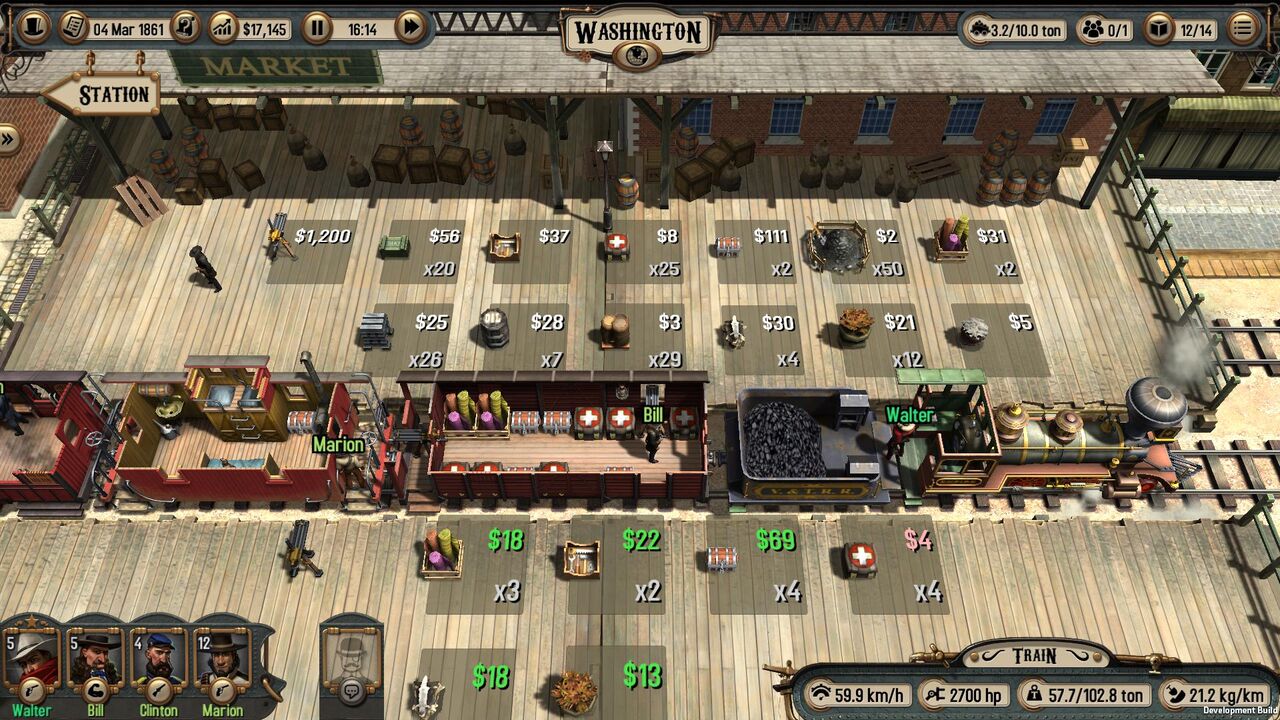Show the finance chart next to money
This screenshot has width=1280, height=720.
(x=224, y=27)
